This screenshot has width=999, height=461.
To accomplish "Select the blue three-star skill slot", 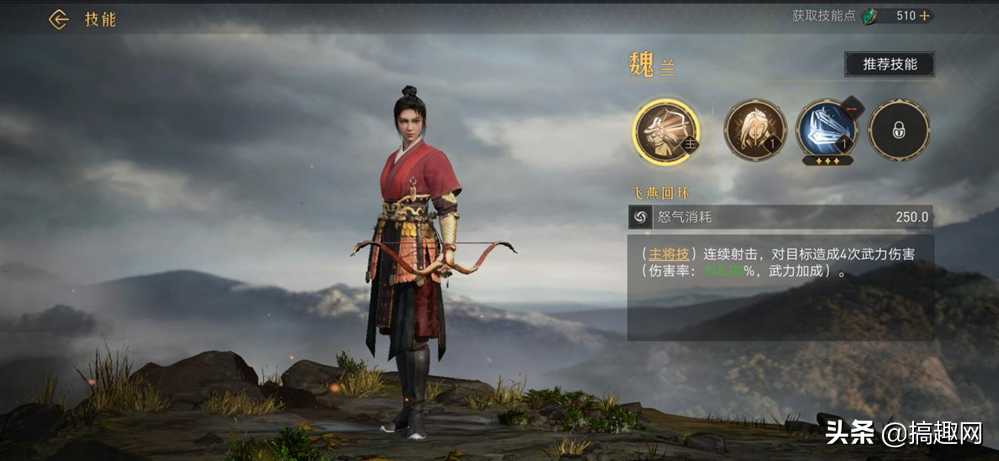I will click(826, 131).
